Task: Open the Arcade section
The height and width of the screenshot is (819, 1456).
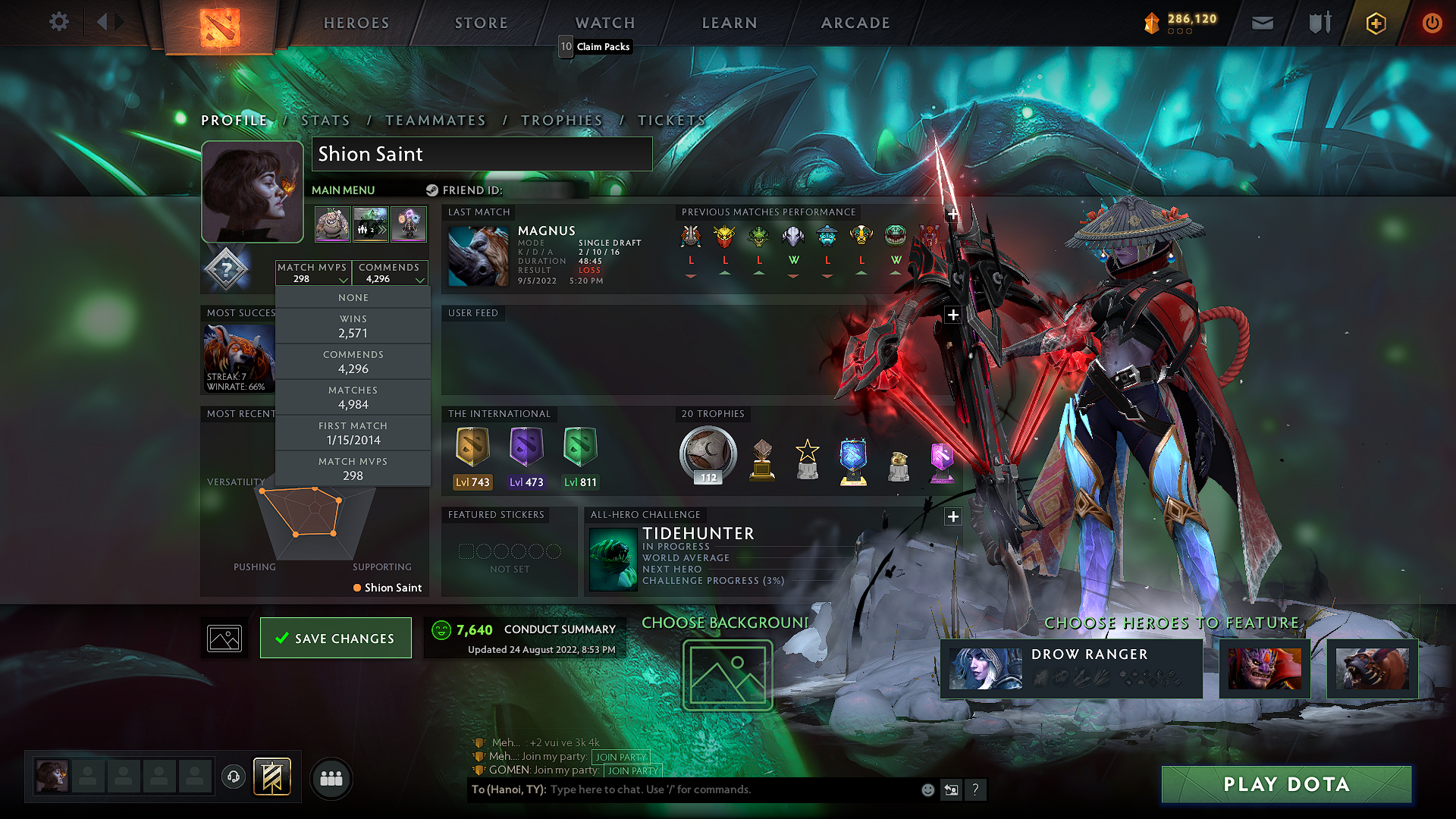Action: (855, 23)
